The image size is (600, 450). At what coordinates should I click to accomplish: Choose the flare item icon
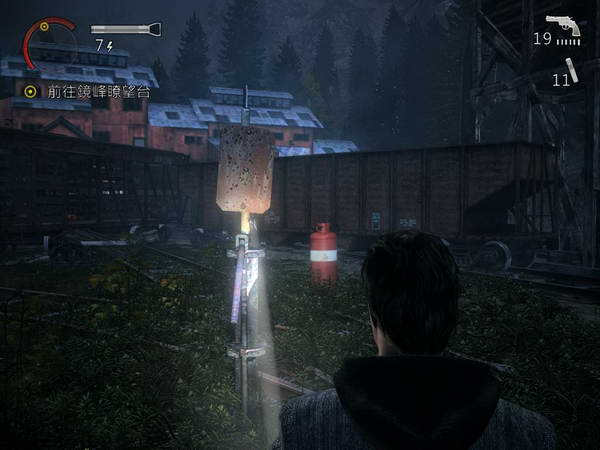572,70
